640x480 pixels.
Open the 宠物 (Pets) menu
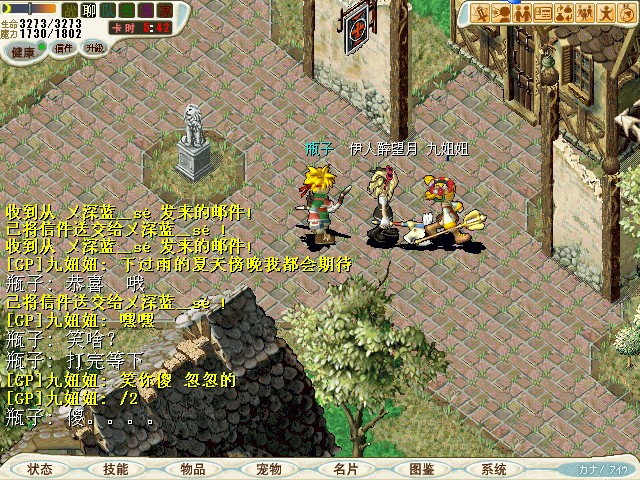269,468
